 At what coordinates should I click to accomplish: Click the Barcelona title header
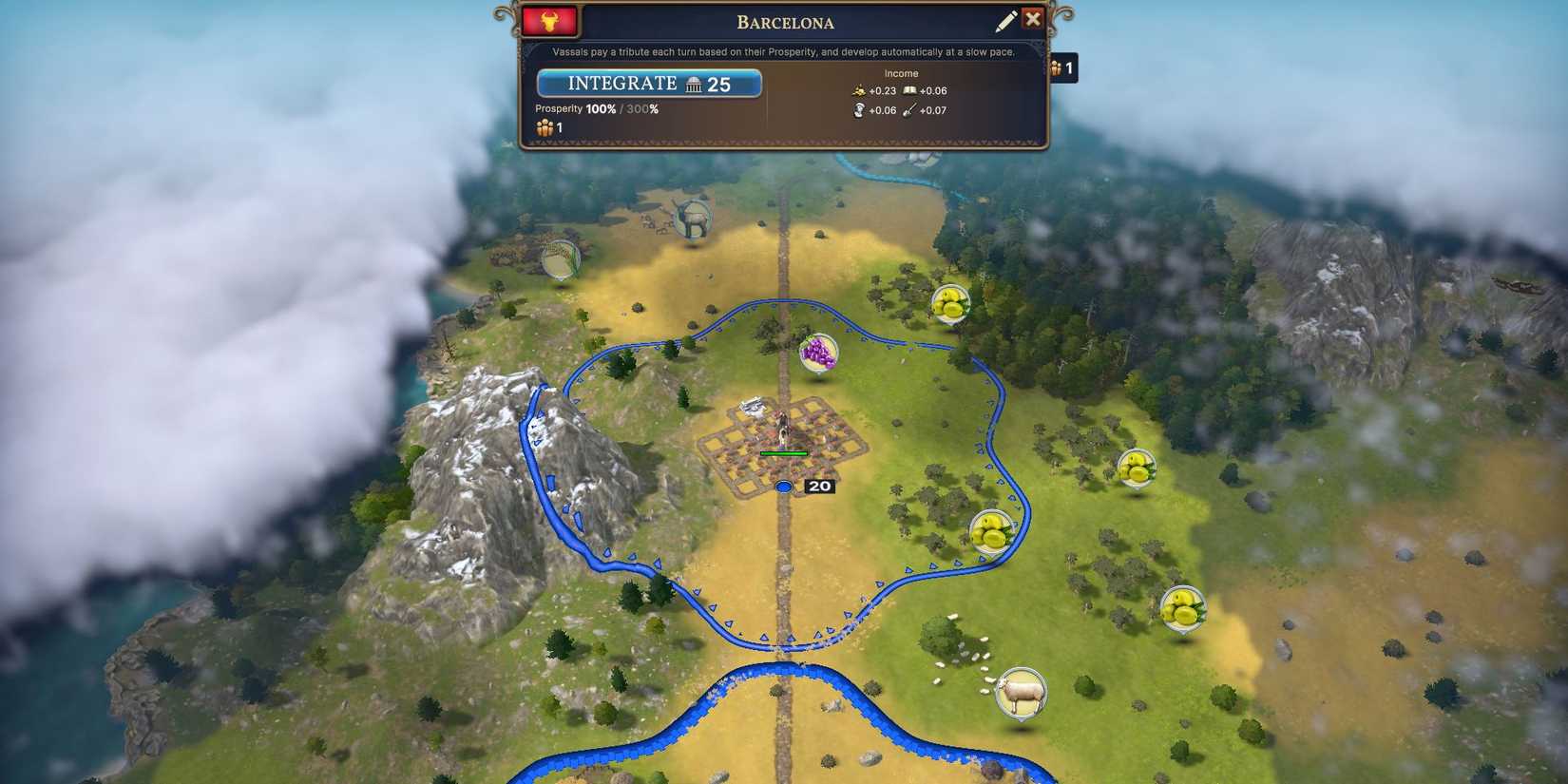(785, 22)
